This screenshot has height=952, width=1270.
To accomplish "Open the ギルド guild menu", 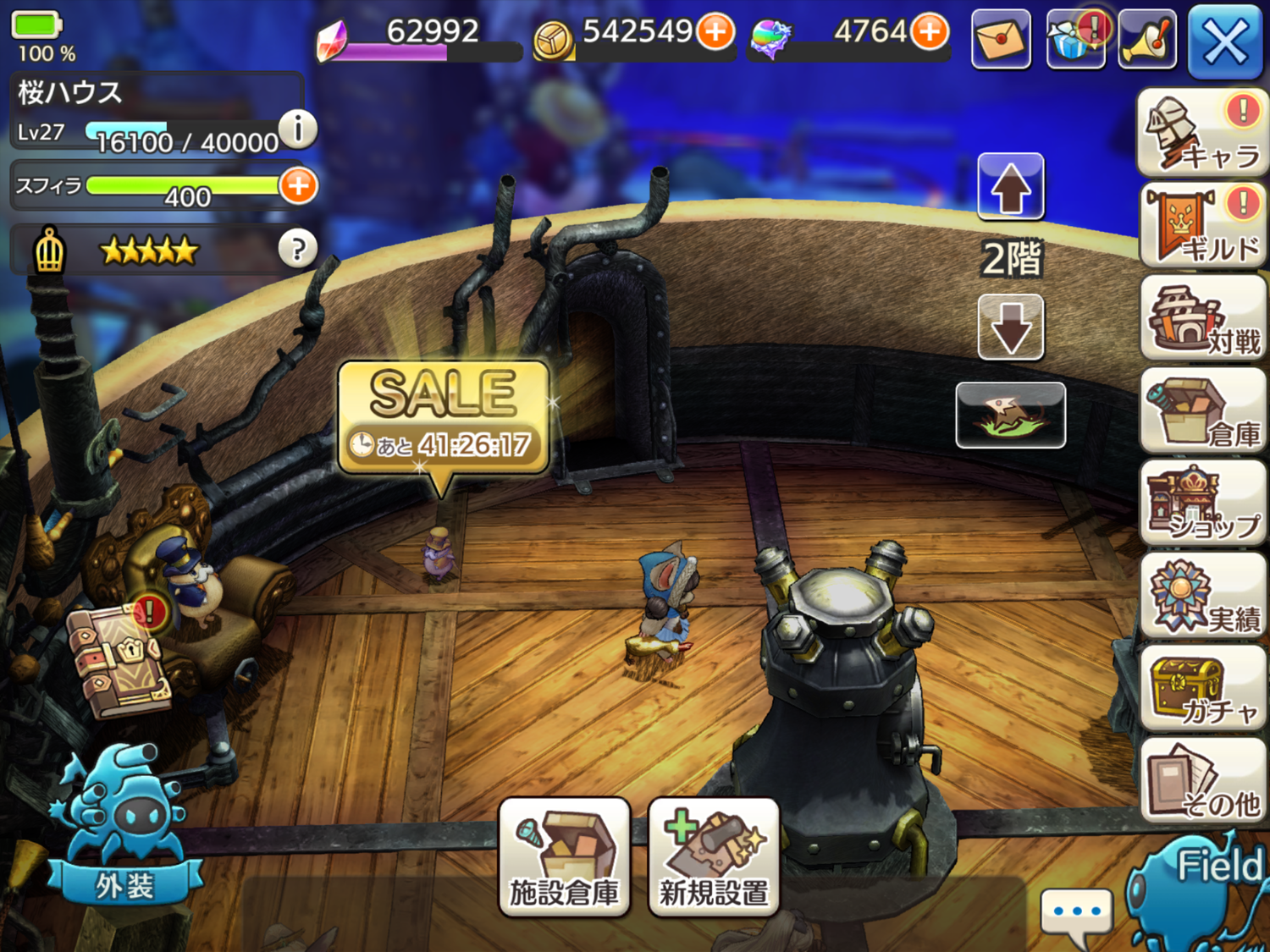I will point(1202,227).
